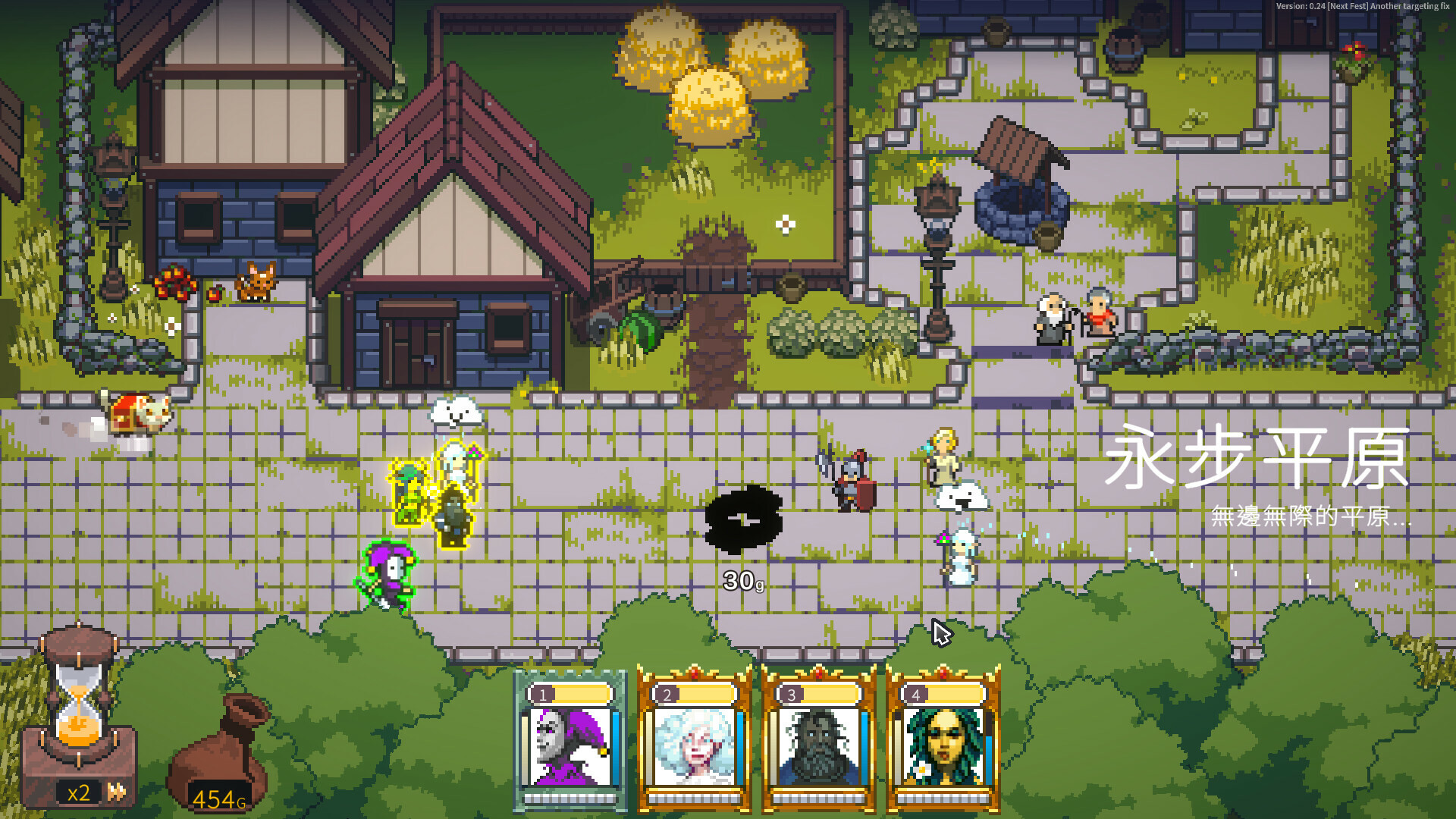Choose the white-haired mage hero card
The height and width of the screenshot is (819, 1456).
695,742
